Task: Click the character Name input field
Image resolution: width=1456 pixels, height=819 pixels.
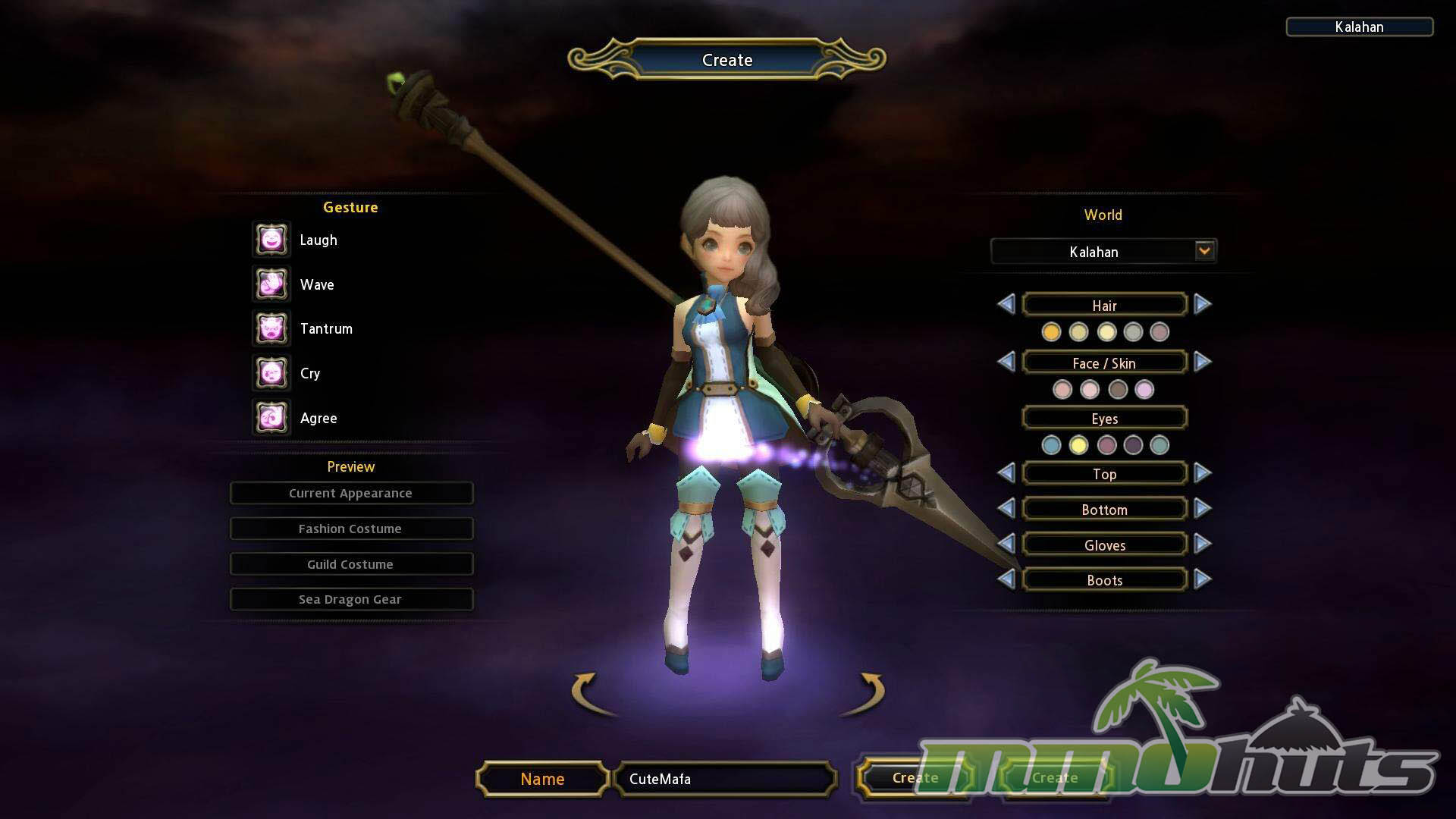Action: pos(725,779)
